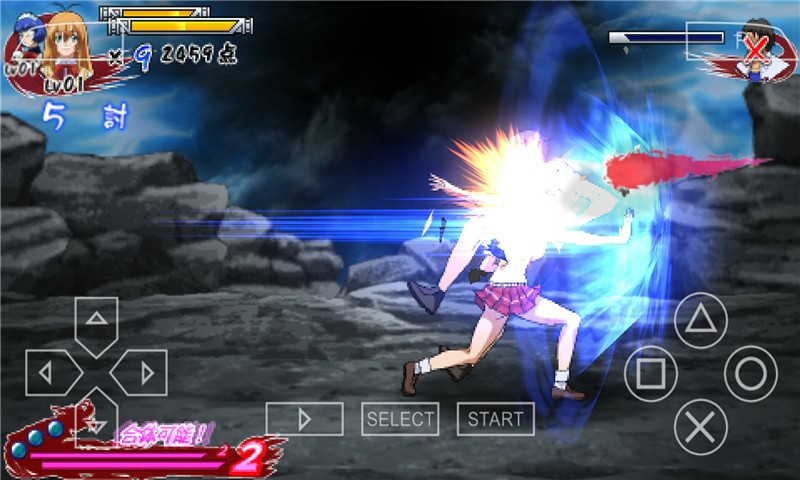
Task: Tap the cross touch button
Action: click(700, 427)
